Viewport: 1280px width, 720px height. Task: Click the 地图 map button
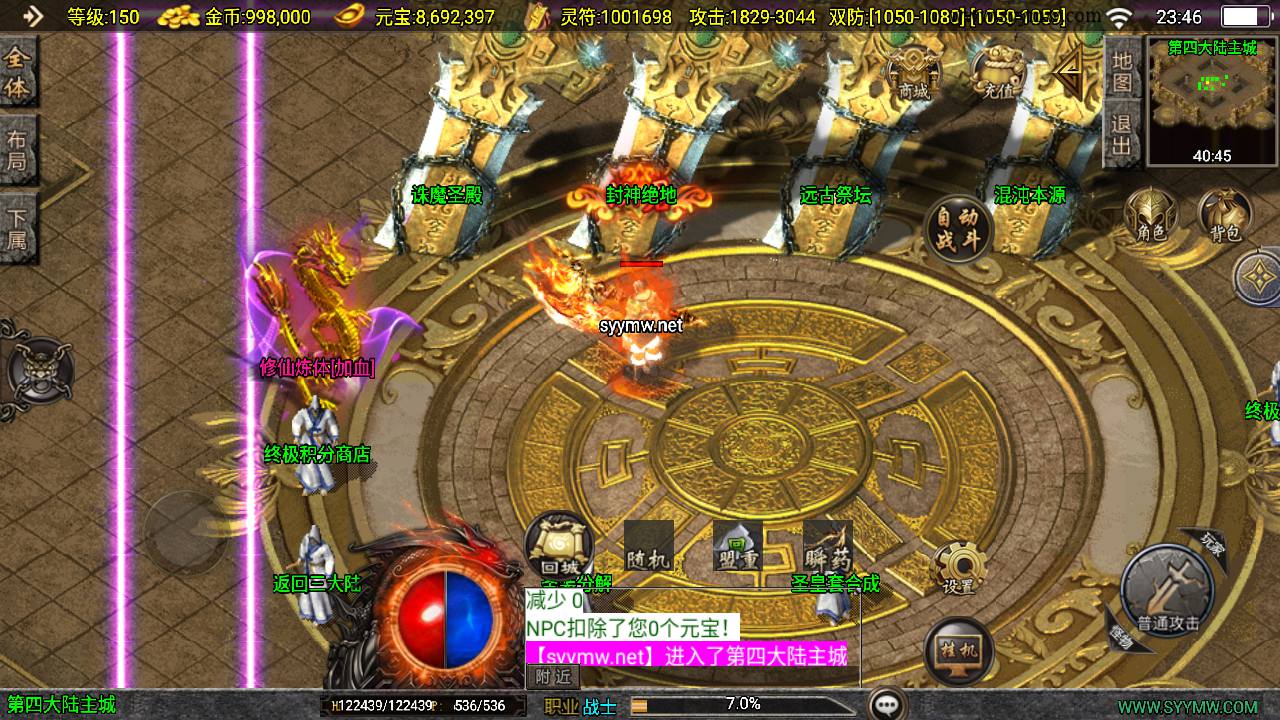(x=1122, y=72)
